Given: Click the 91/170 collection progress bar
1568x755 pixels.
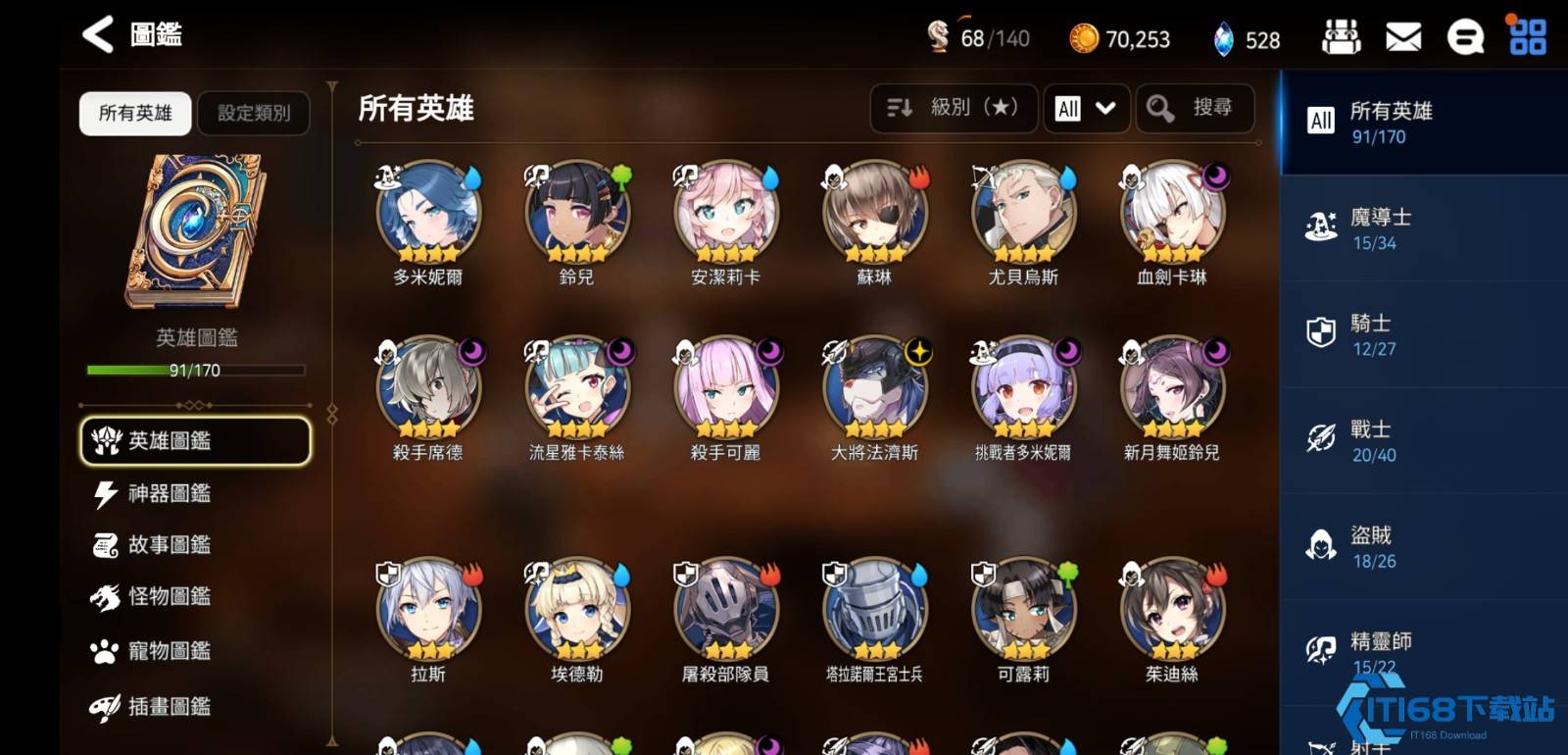Looking at the screenshot, I should pos(194,370).
